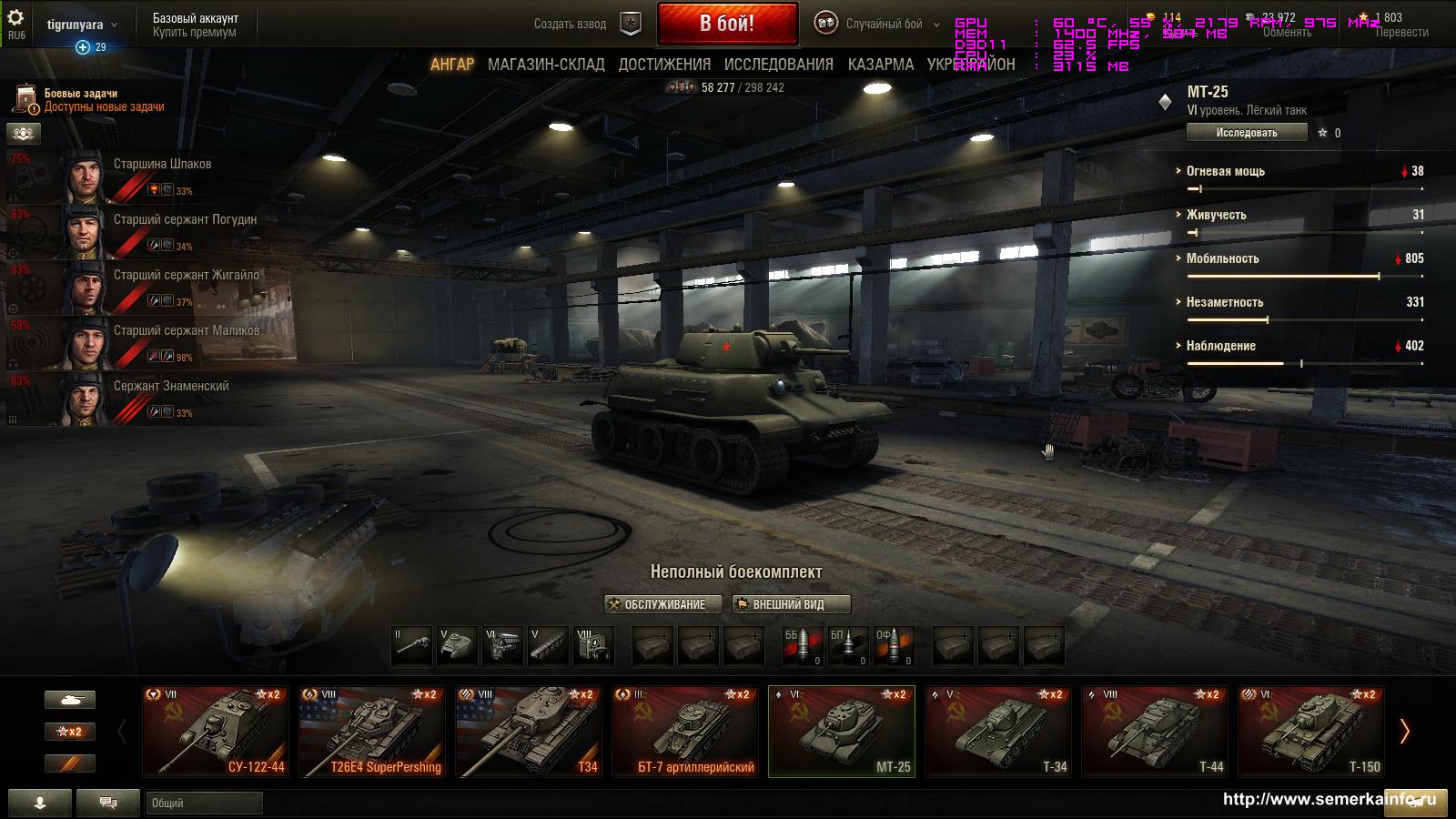Open ВНЕШНИЙ ВИД customization
The width and height of the screenshot is (1456, 819).
tap(791, 604)
